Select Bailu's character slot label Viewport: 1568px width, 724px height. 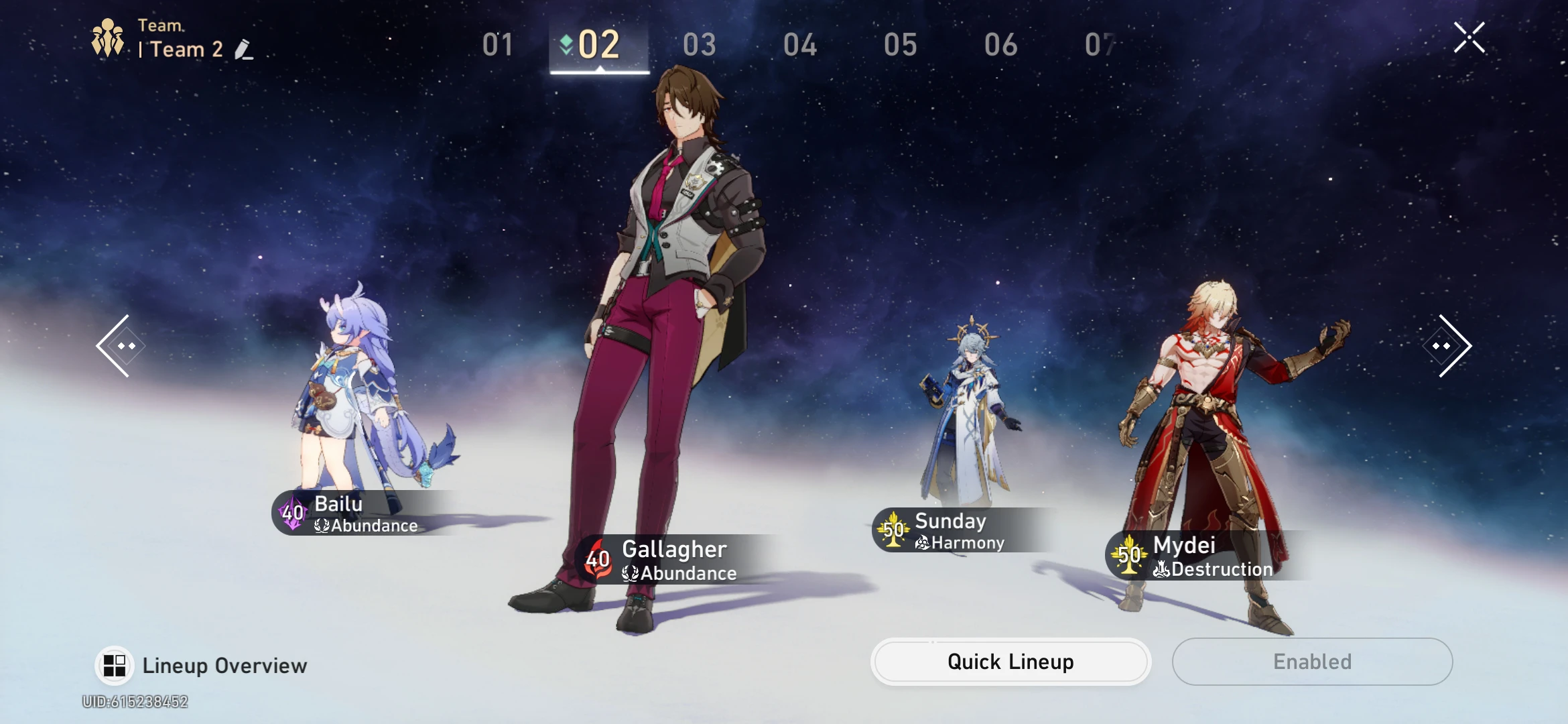point(355,514)
